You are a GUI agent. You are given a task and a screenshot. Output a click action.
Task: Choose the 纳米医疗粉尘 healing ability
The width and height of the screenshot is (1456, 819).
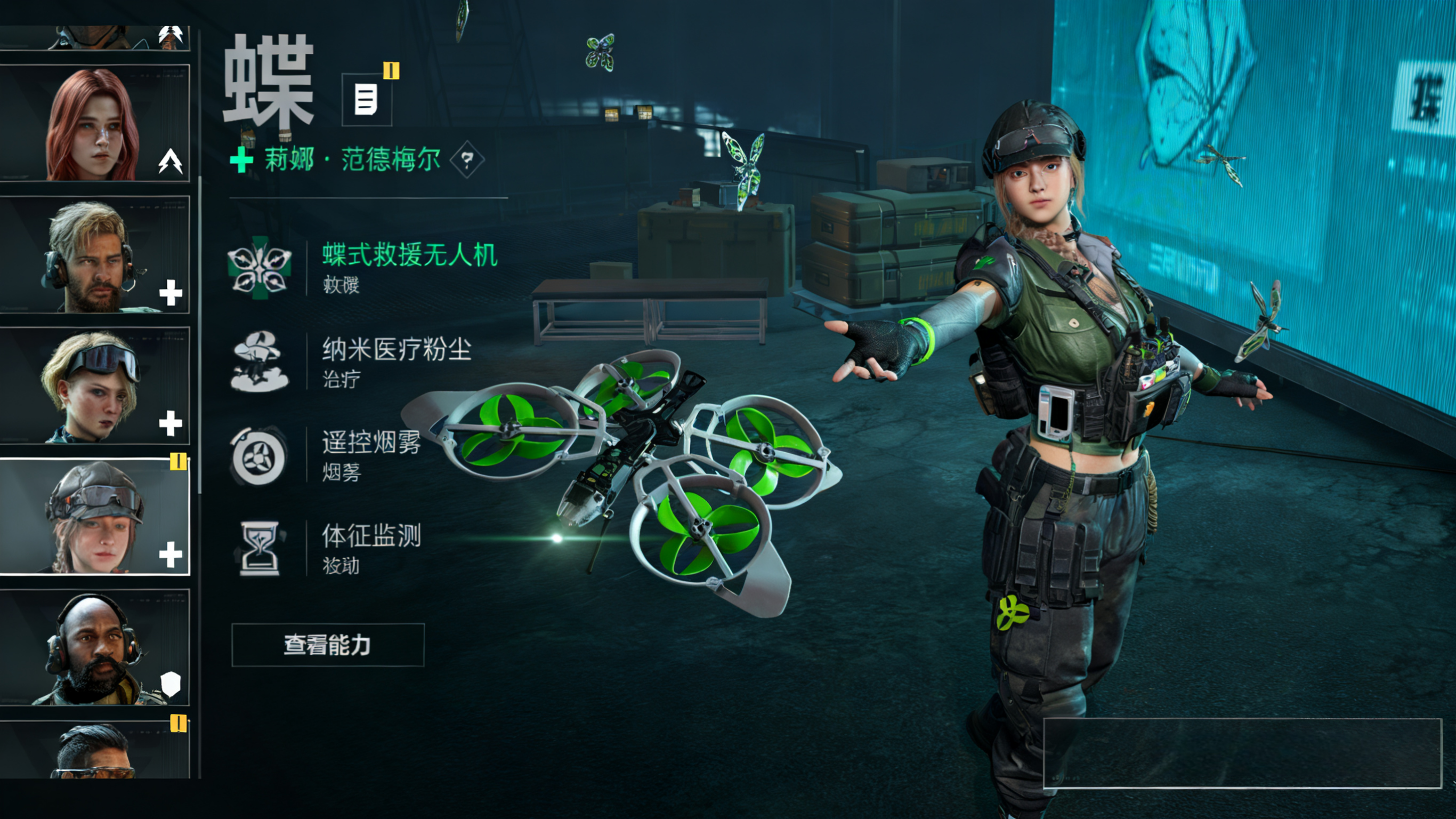click(395, 351)
